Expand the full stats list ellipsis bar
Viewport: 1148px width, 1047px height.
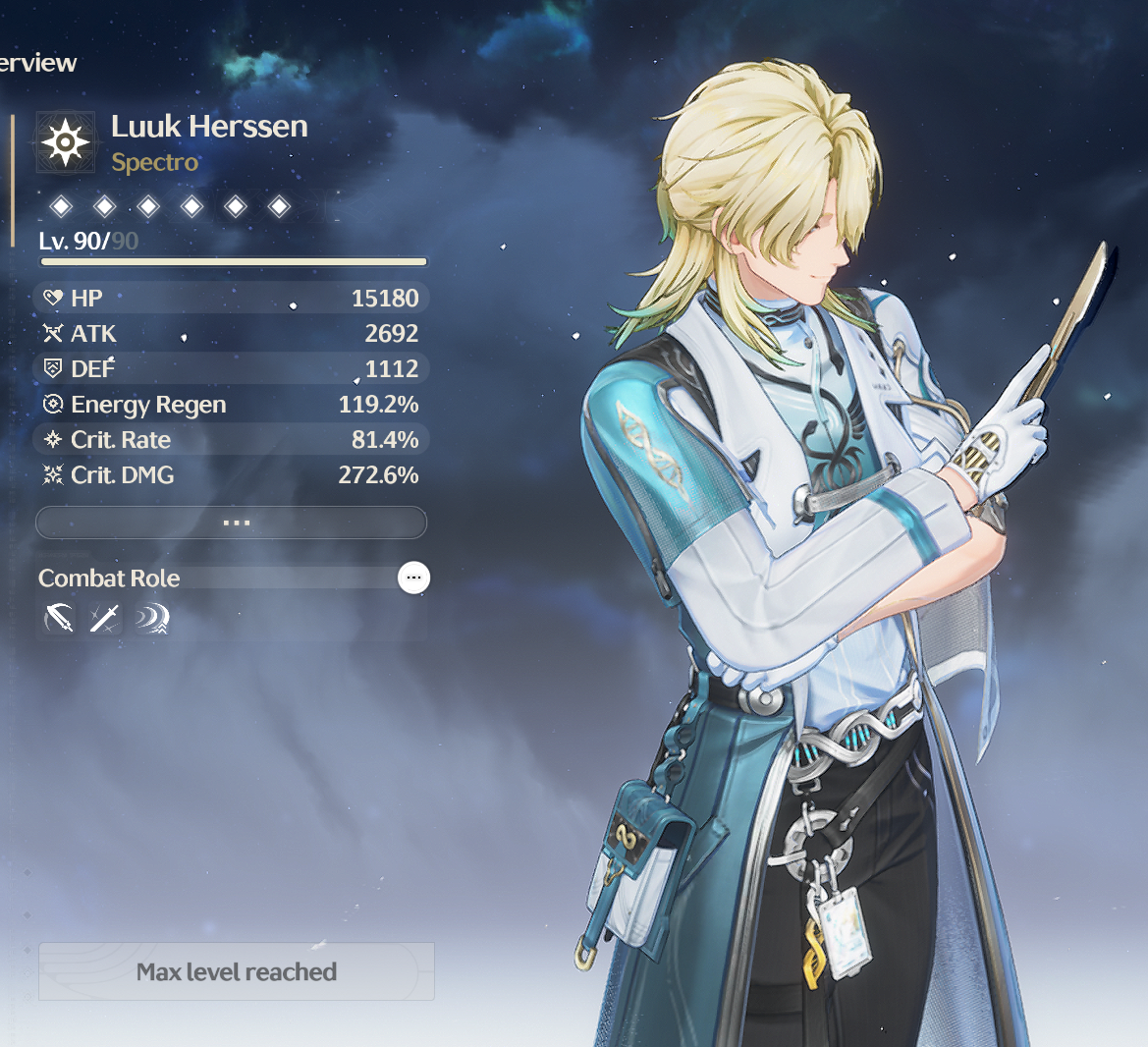(x=231, y=523)
